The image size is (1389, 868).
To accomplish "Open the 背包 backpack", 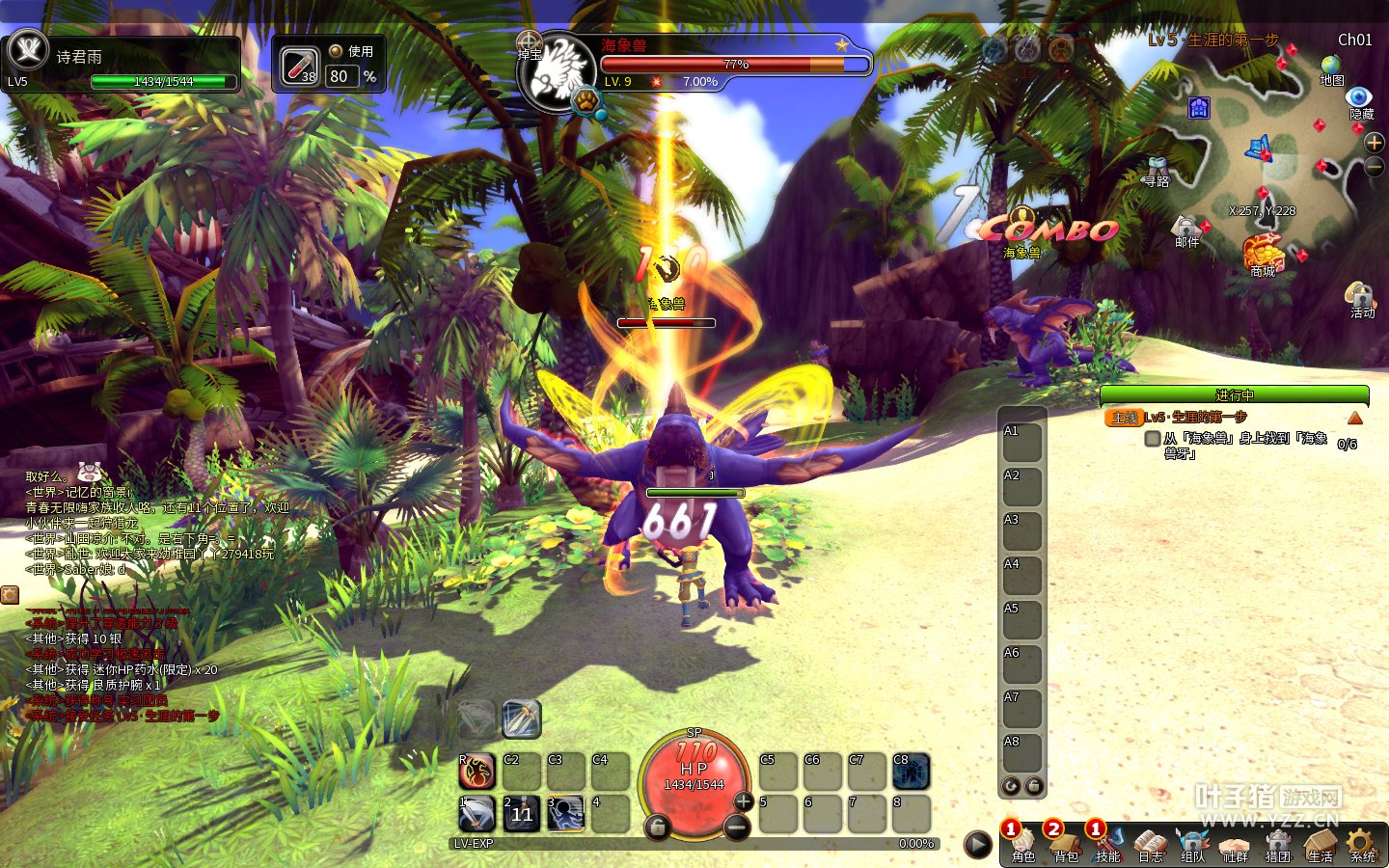I will 1065,843.
